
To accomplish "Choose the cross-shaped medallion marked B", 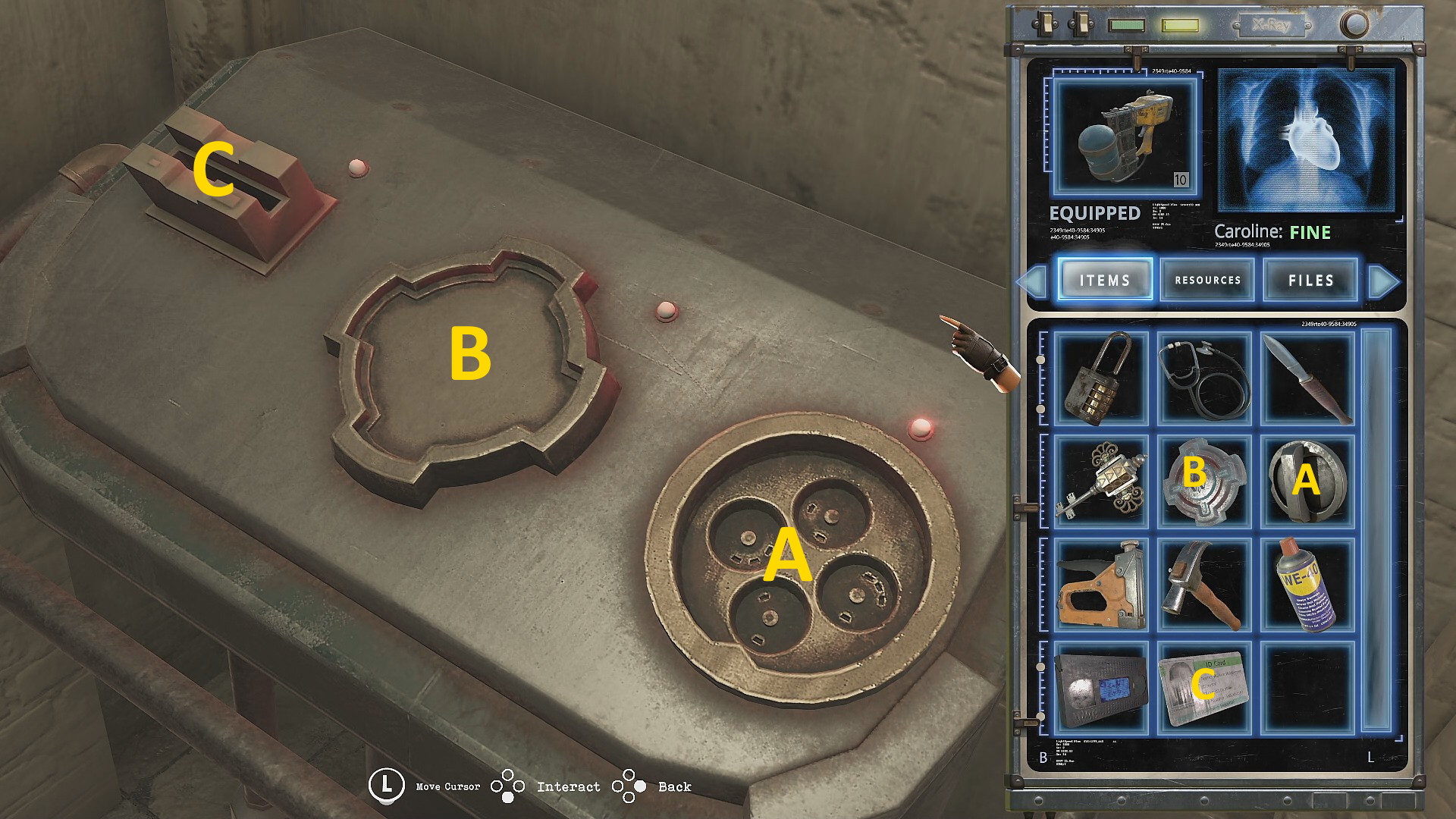I will [x=1204, y=481].
